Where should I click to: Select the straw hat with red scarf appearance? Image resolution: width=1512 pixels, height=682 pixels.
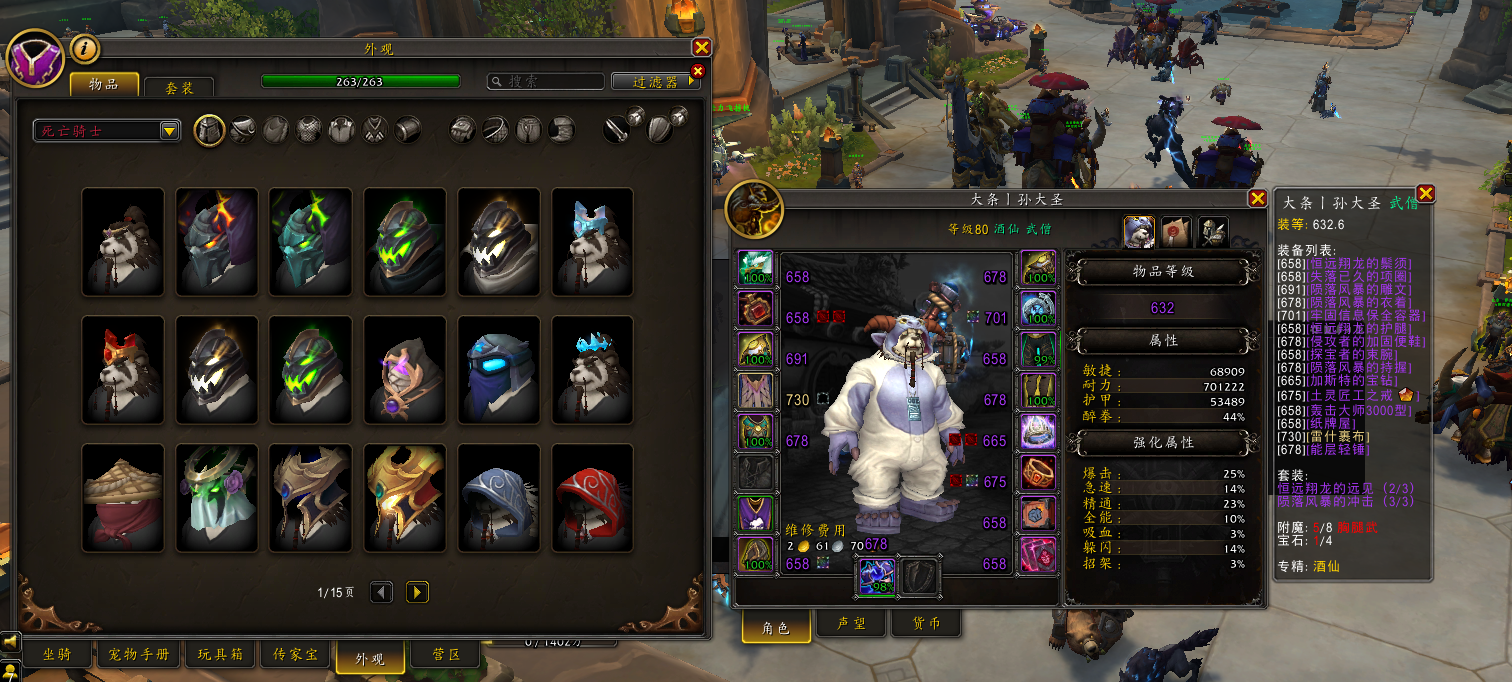click(x=123, y=497)
